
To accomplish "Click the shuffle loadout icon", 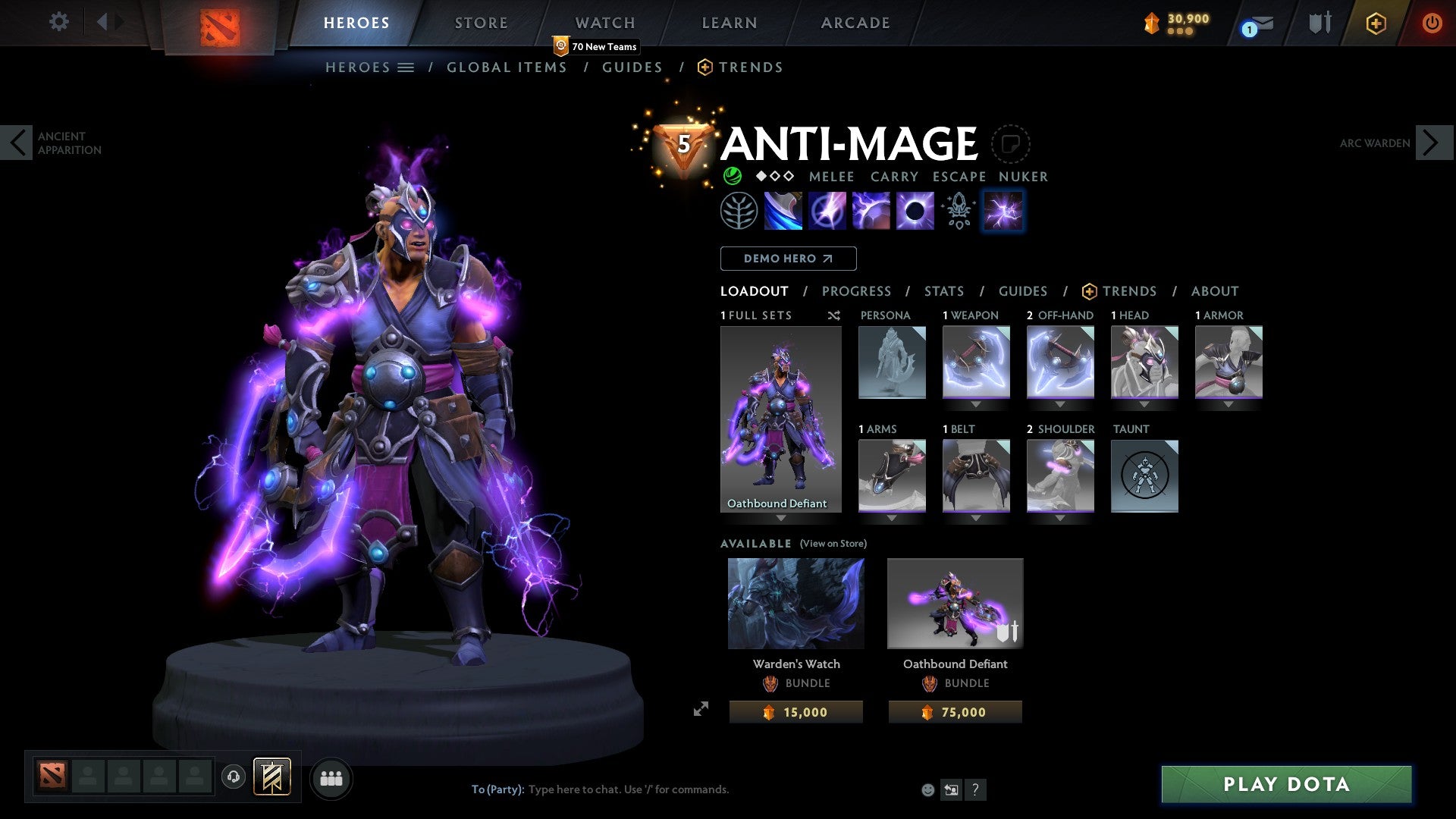I will [834, 316].
